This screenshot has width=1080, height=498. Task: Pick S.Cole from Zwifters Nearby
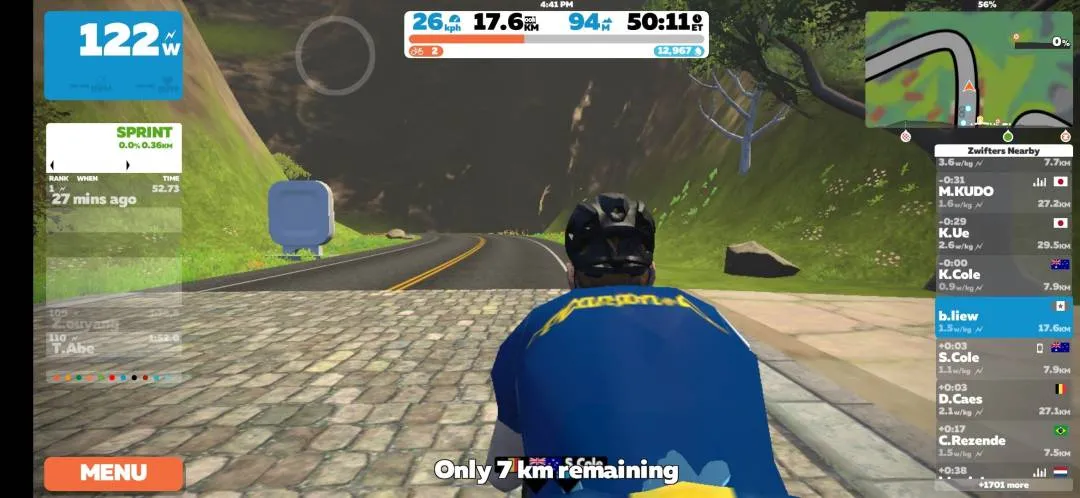[1003, 357]
